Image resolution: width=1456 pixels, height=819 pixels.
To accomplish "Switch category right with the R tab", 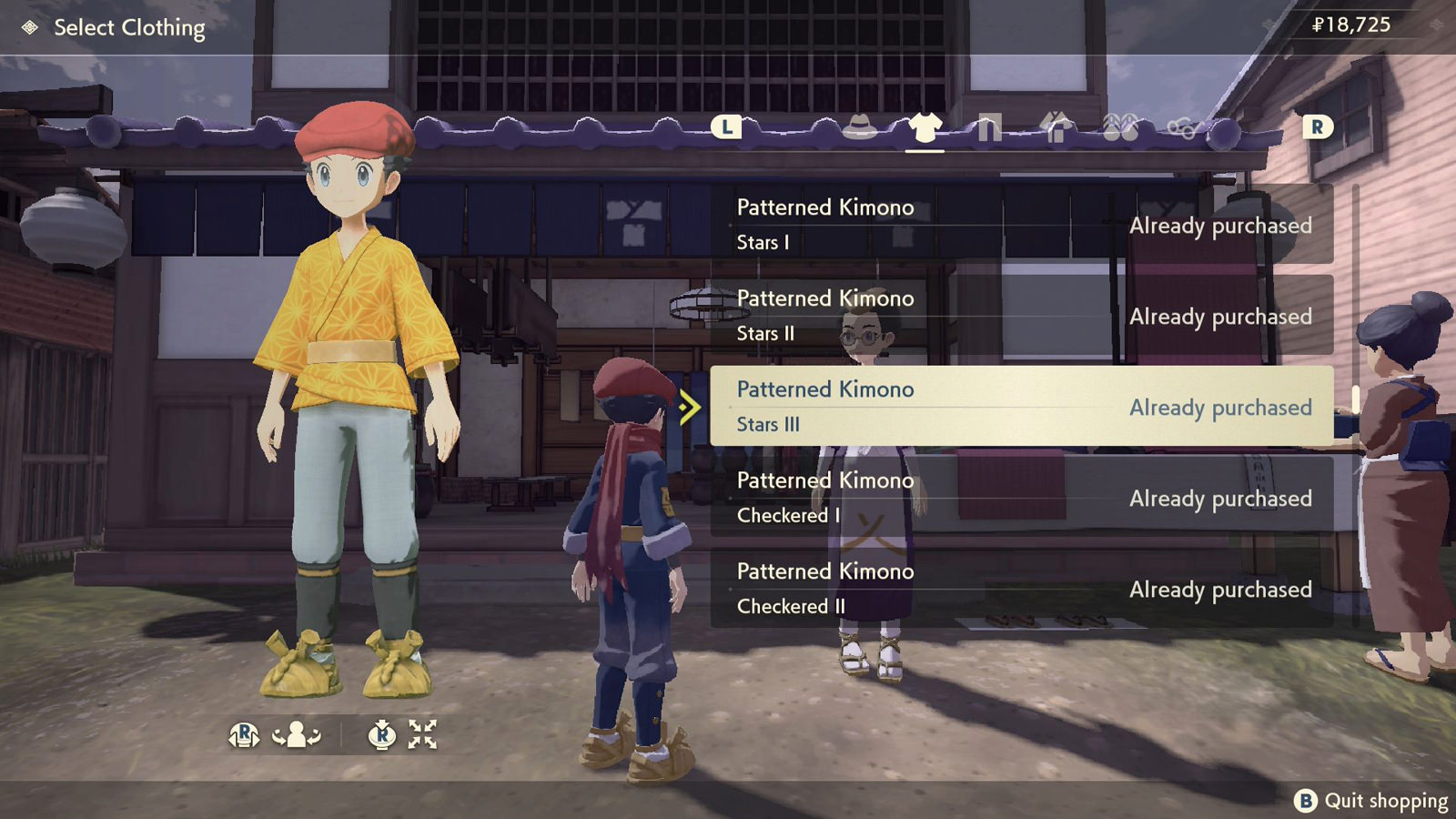I will tap(1317, 128).
